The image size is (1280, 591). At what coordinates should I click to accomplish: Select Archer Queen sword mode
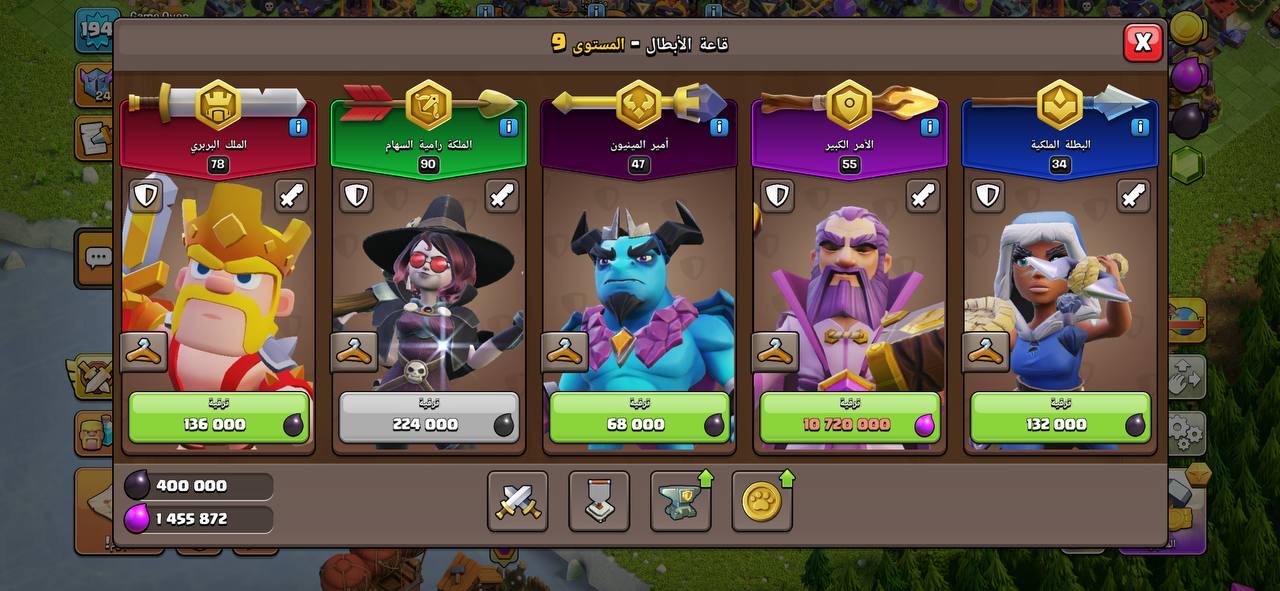click(502, 196)
